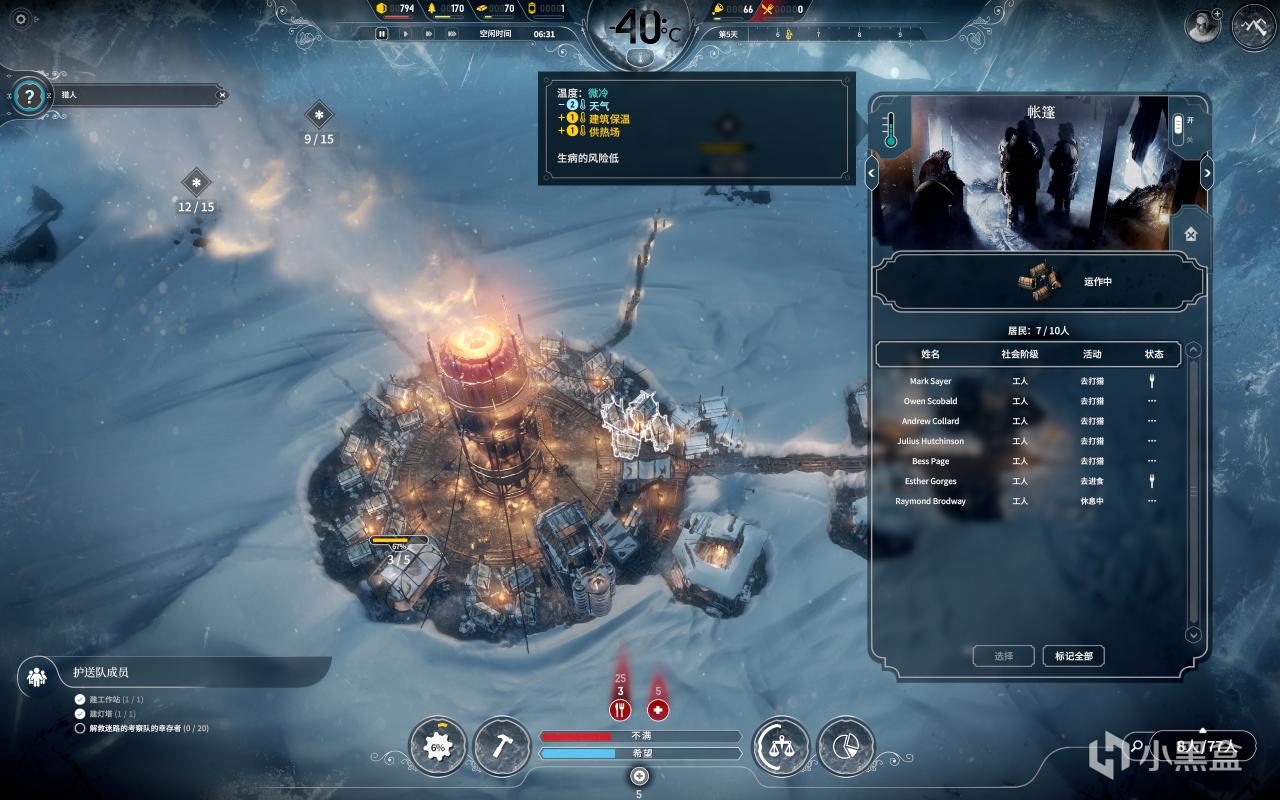
Task: Go to the previous building
Action: pyautogui.click(x=871, y=173)
